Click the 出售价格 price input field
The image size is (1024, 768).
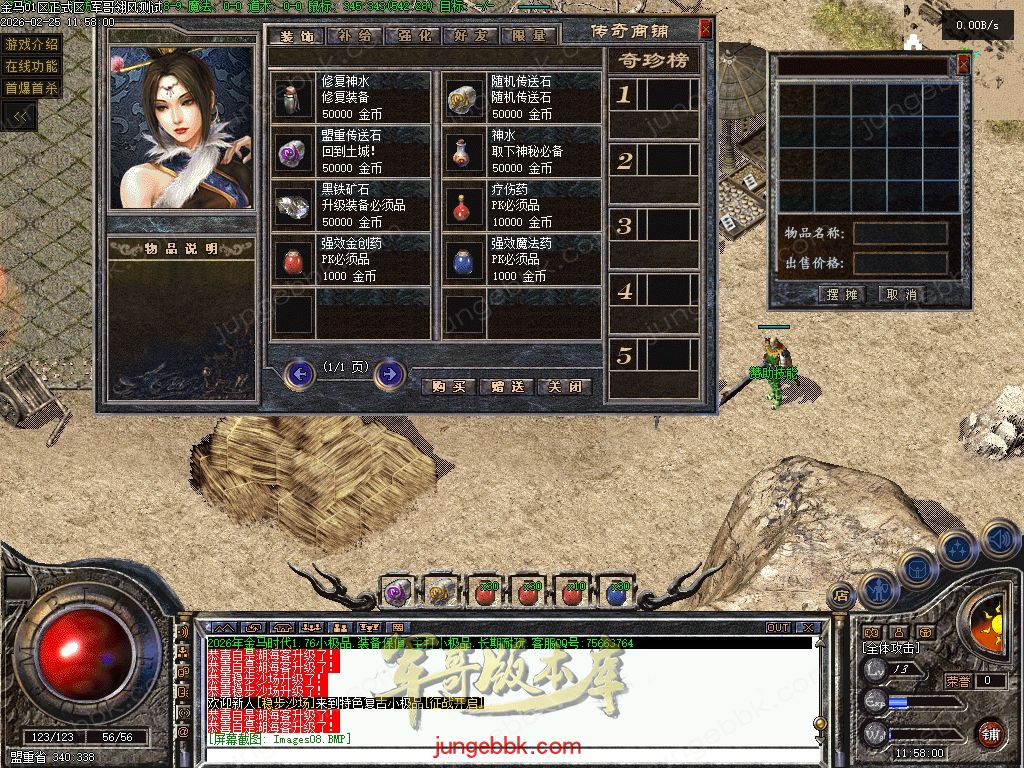pyautogui.click(x=900, y=263)
